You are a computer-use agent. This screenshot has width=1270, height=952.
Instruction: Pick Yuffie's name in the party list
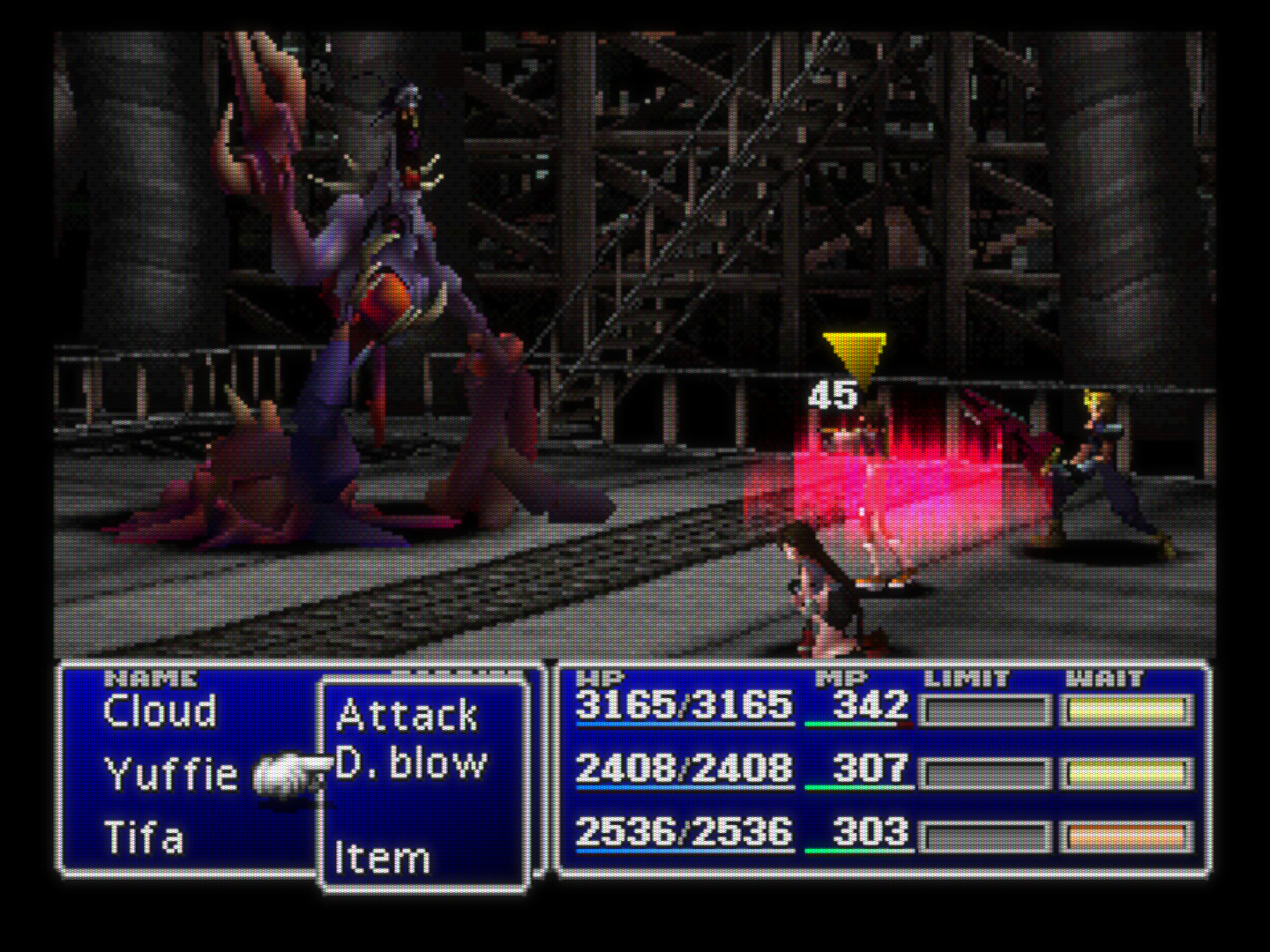pos(171,775)
